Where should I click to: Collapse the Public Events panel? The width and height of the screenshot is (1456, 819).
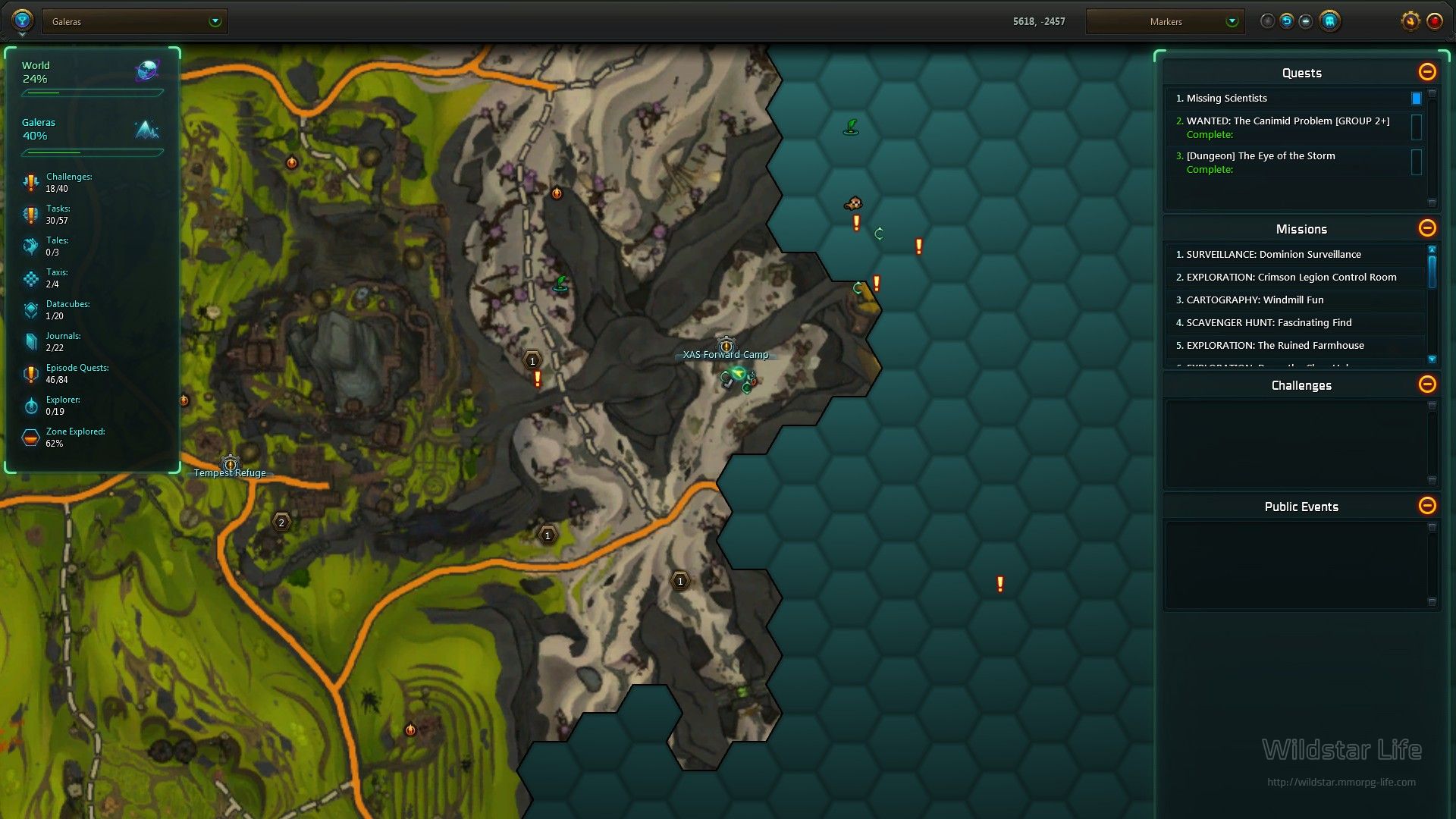click(1426, 506)
